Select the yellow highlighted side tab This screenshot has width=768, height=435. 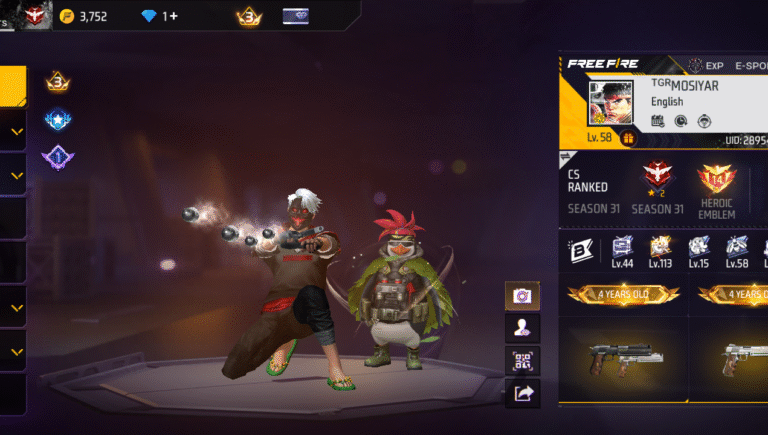tap(13, 86)
